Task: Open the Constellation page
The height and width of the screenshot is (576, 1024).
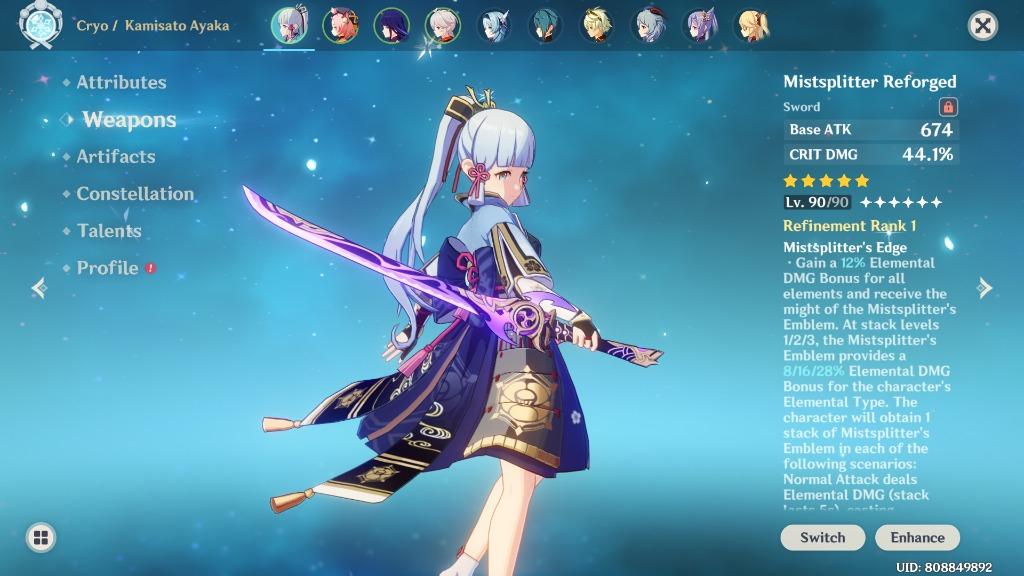Action: [x=135, y=193]
